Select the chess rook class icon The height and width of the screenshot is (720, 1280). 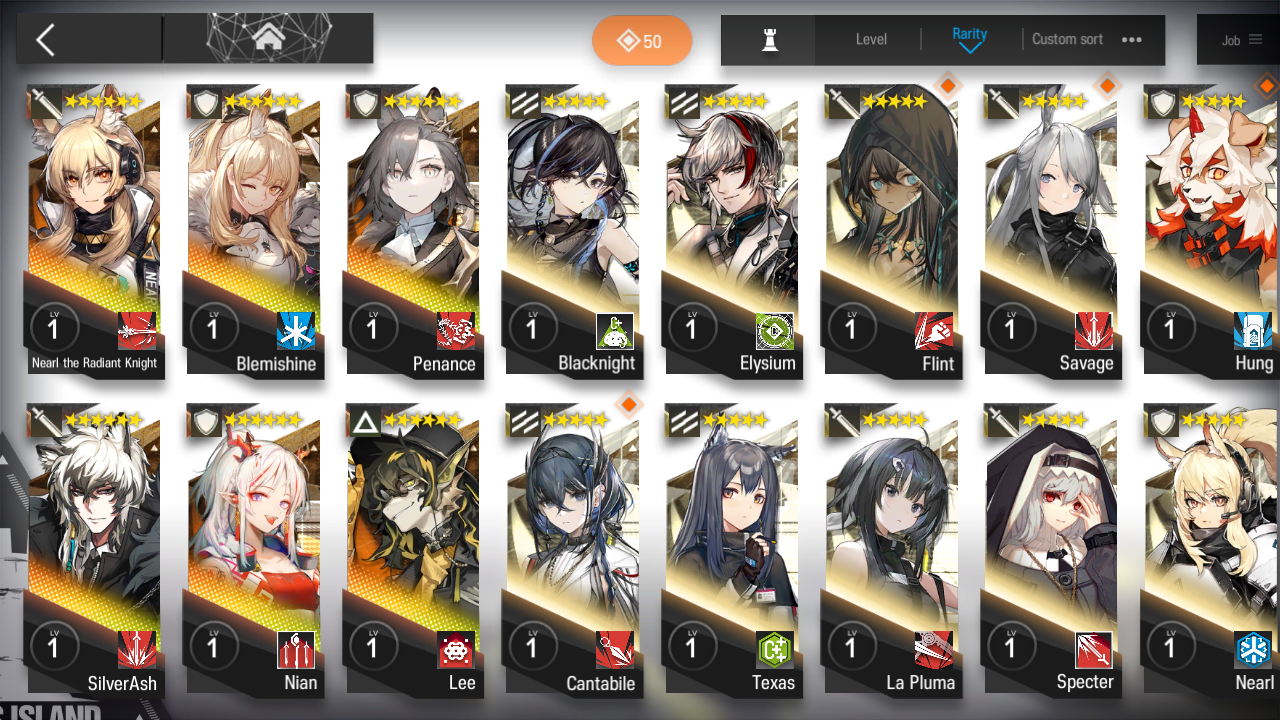(x=769, y=40)
